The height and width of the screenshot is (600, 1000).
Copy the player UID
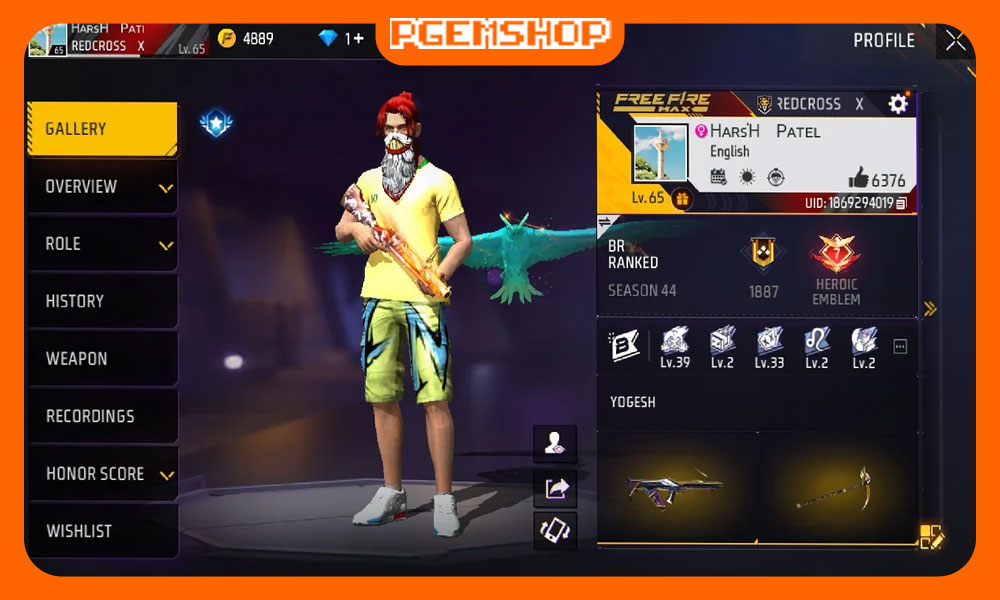(901, 203)
